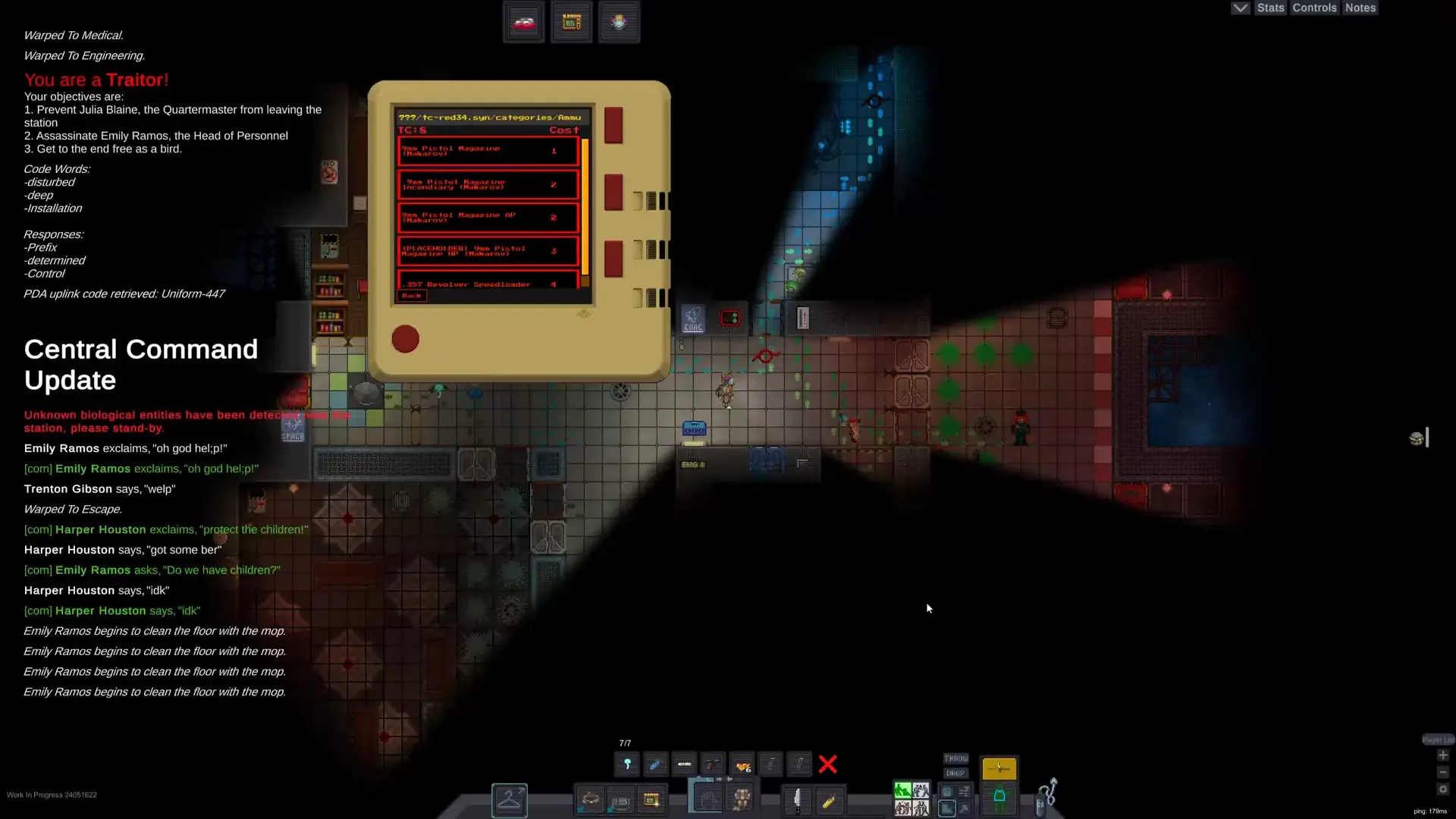Click the hand-swap arrow above the hand slots
The width and height of the screenshot is (1456, 819).
(724, 779)
